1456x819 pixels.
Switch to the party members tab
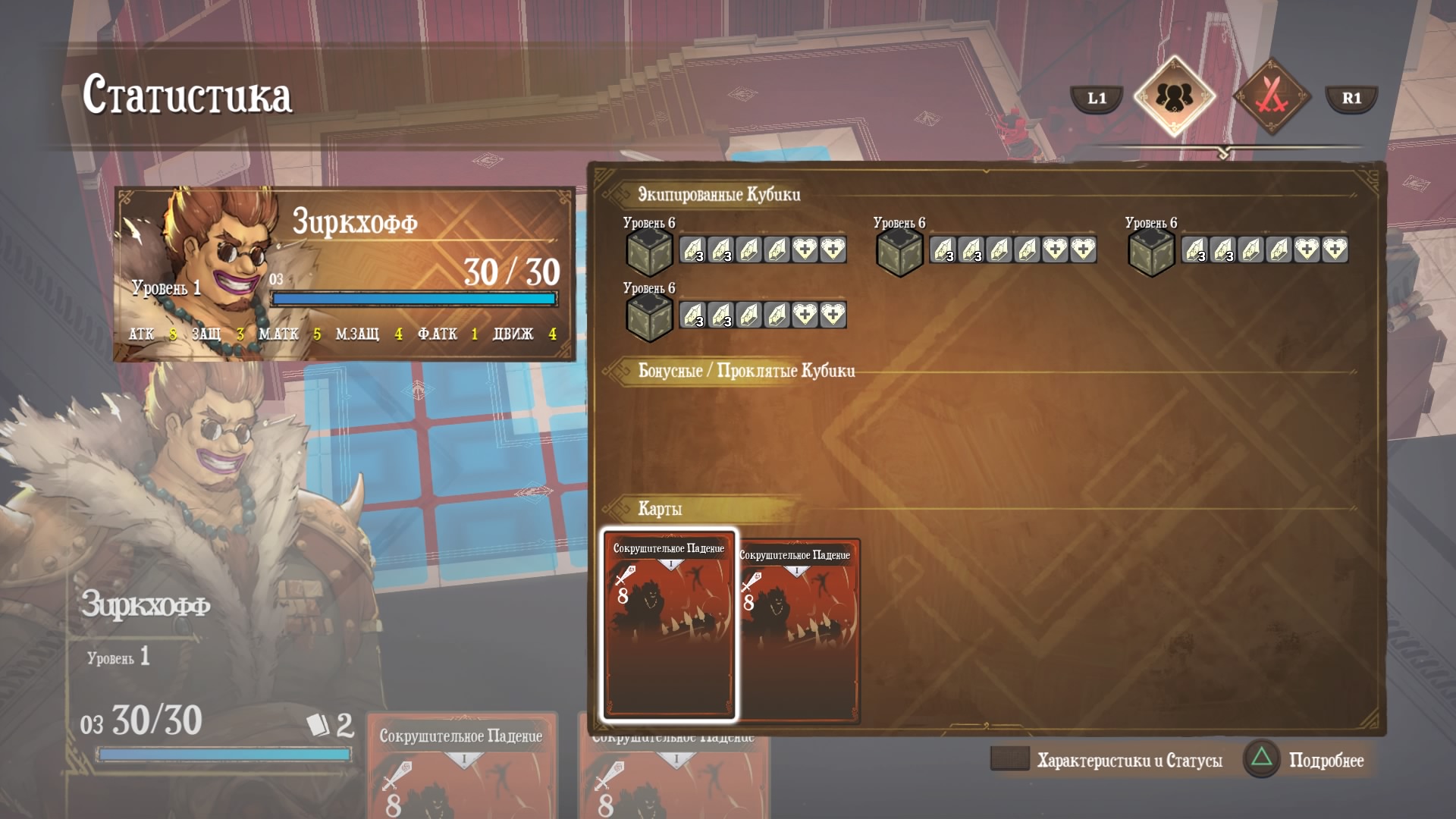(1174, 96)
